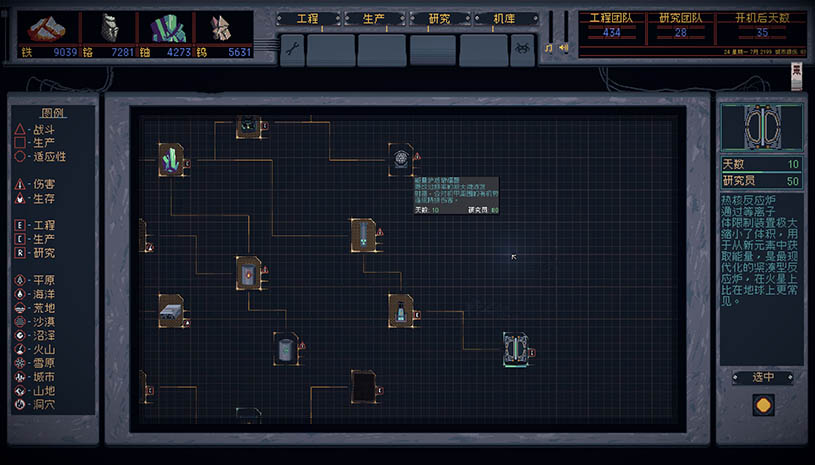The height and width of the screenshot is (465, 815).
Task: Switch to the 生产 production tab
Action: pos(374,19)
